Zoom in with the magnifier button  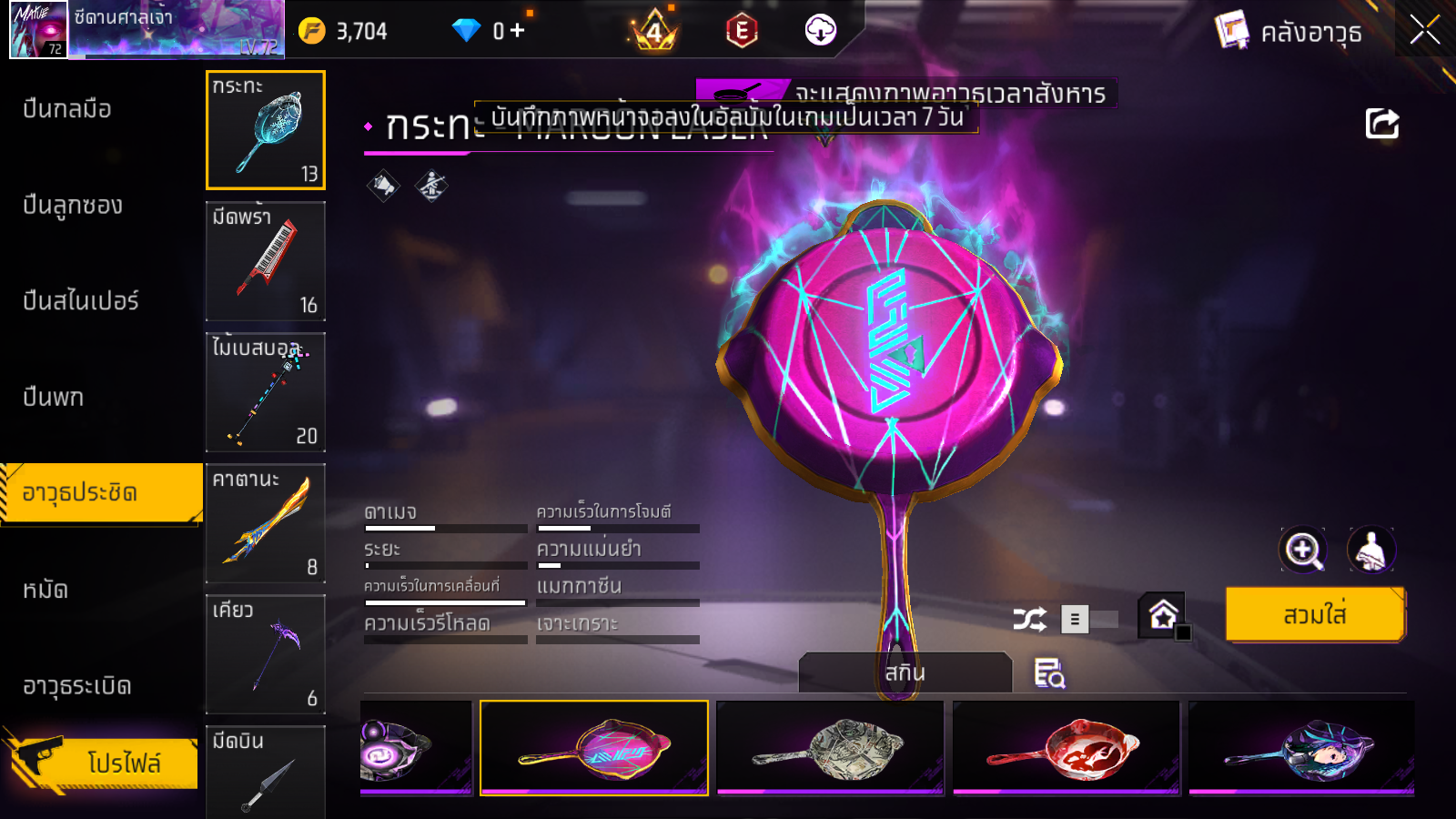point(1302,550)
